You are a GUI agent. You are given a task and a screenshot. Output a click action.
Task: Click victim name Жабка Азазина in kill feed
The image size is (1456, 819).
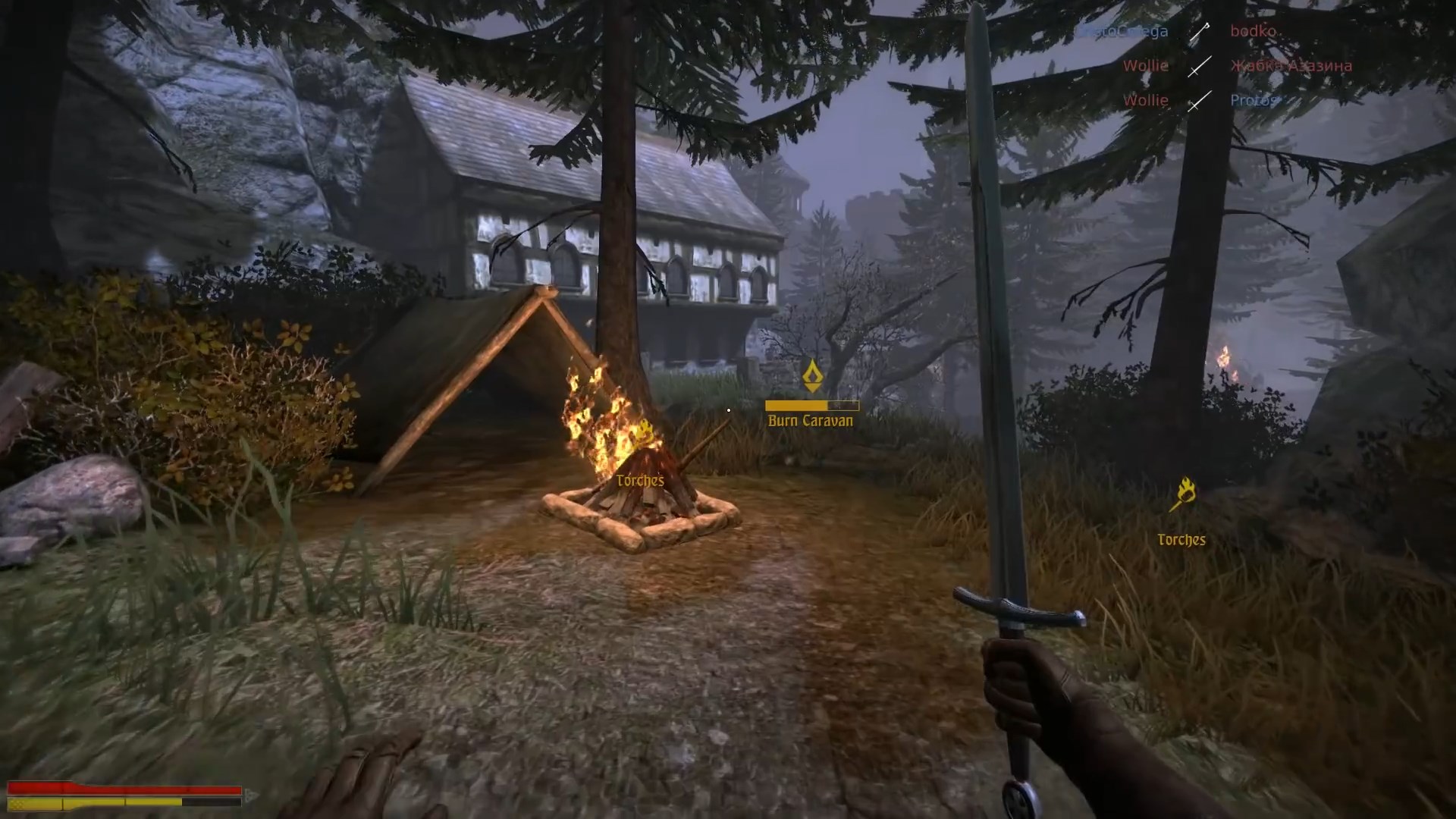pyautogui.click(x=1290, y=66)
